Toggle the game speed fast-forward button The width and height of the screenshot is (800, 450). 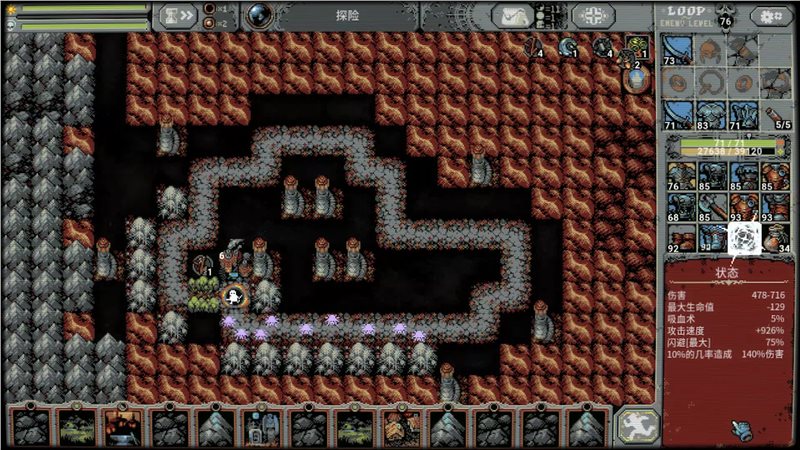point(179,15)
